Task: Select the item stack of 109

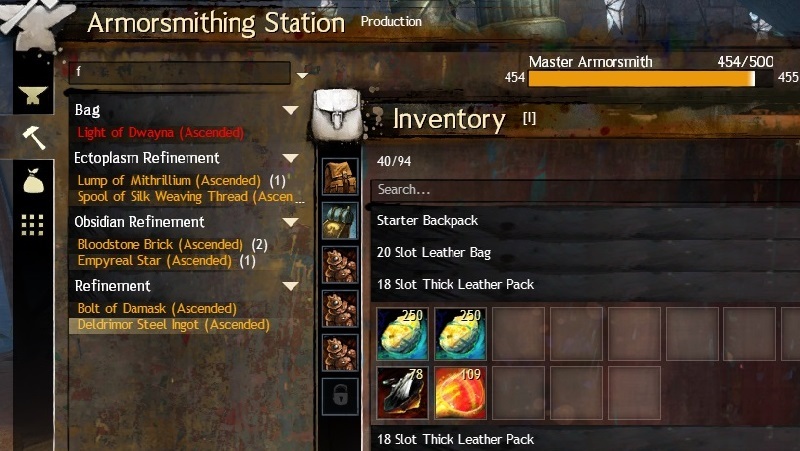Action: click(461, 393)
